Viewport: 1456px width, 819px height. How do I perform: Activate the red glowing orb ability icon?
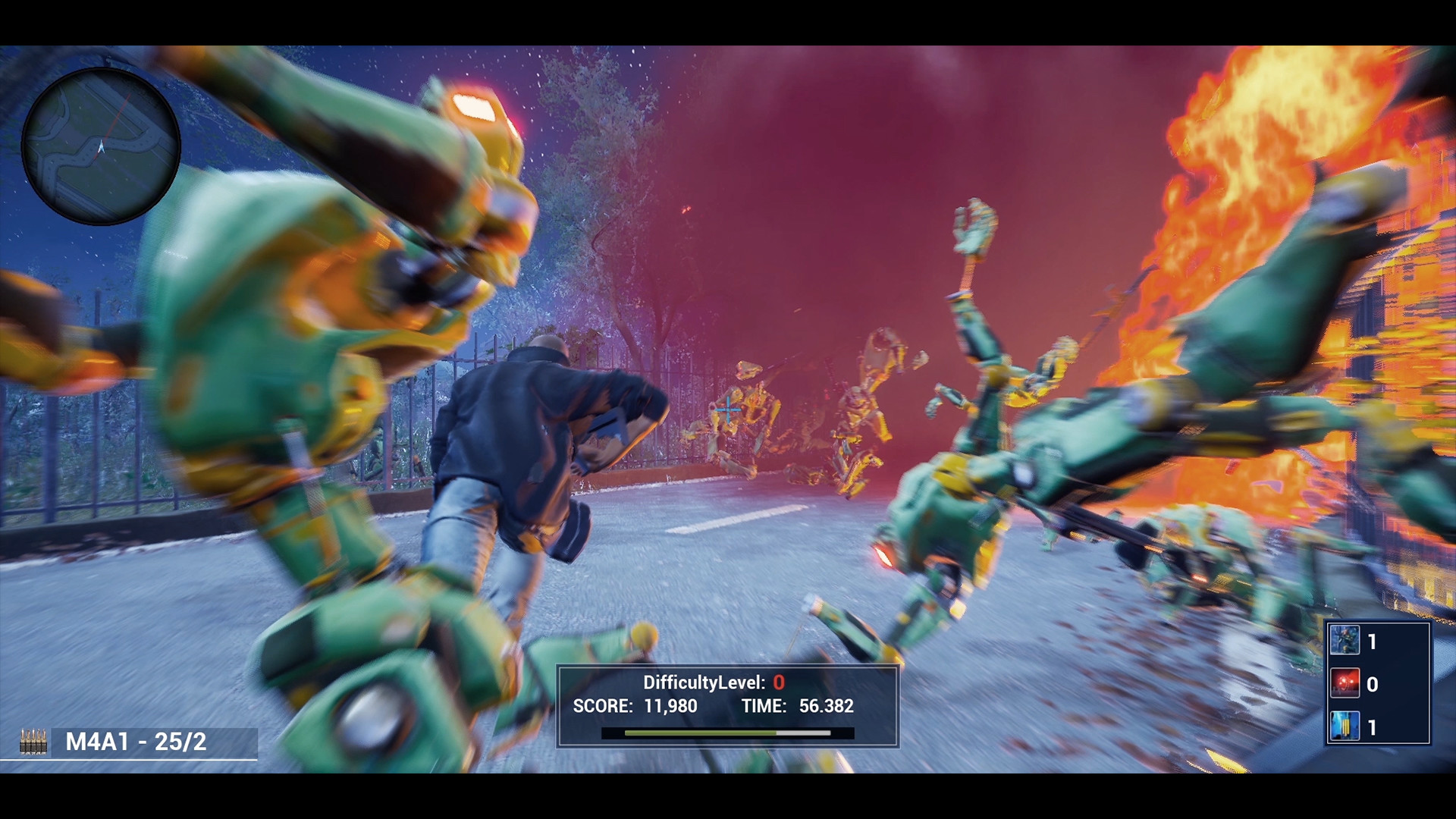coord(1345,683)
